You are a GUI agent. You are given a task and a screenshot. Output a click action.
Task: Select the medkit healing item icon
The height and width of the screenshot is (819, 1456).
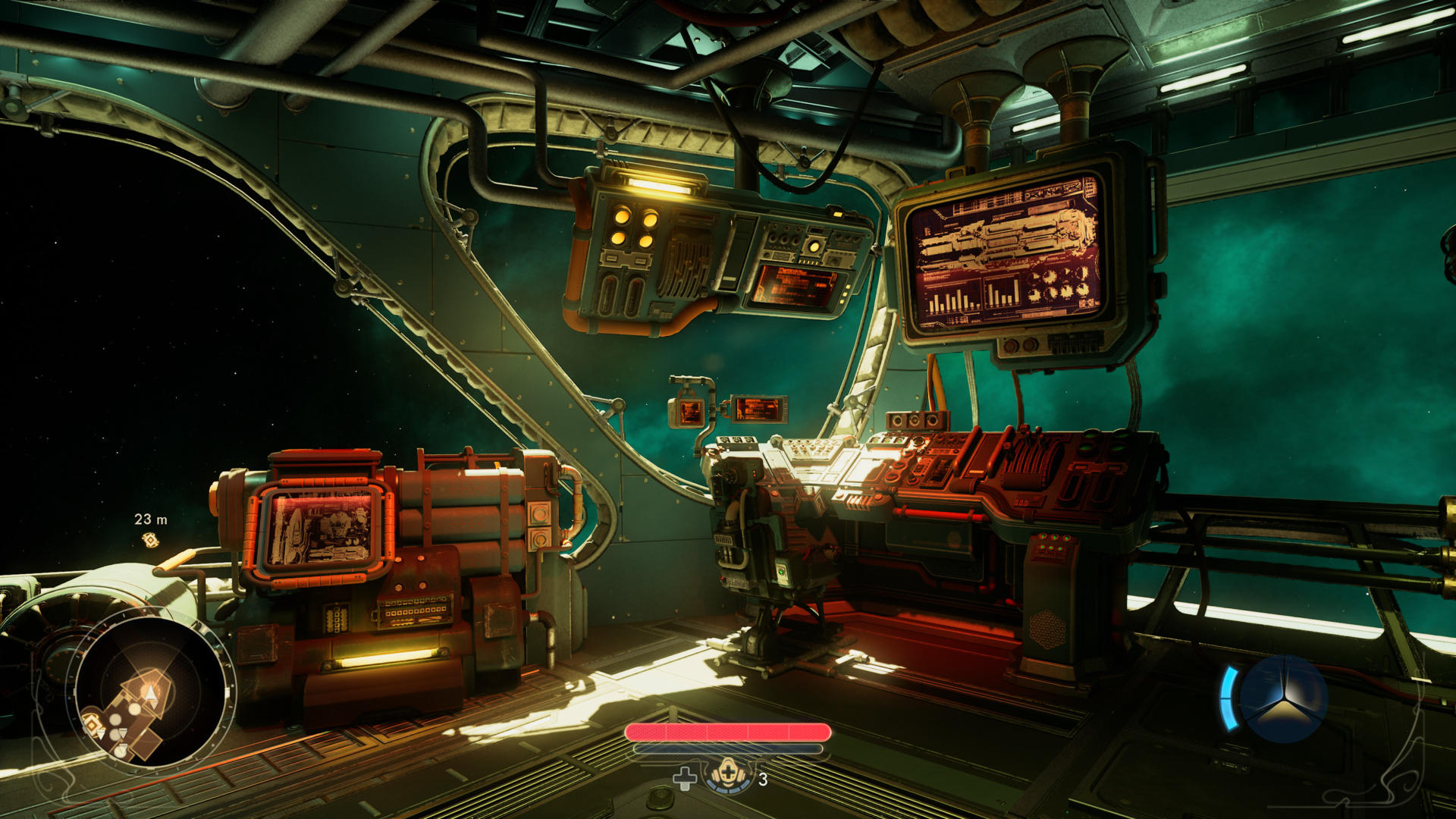pos(728,776)
